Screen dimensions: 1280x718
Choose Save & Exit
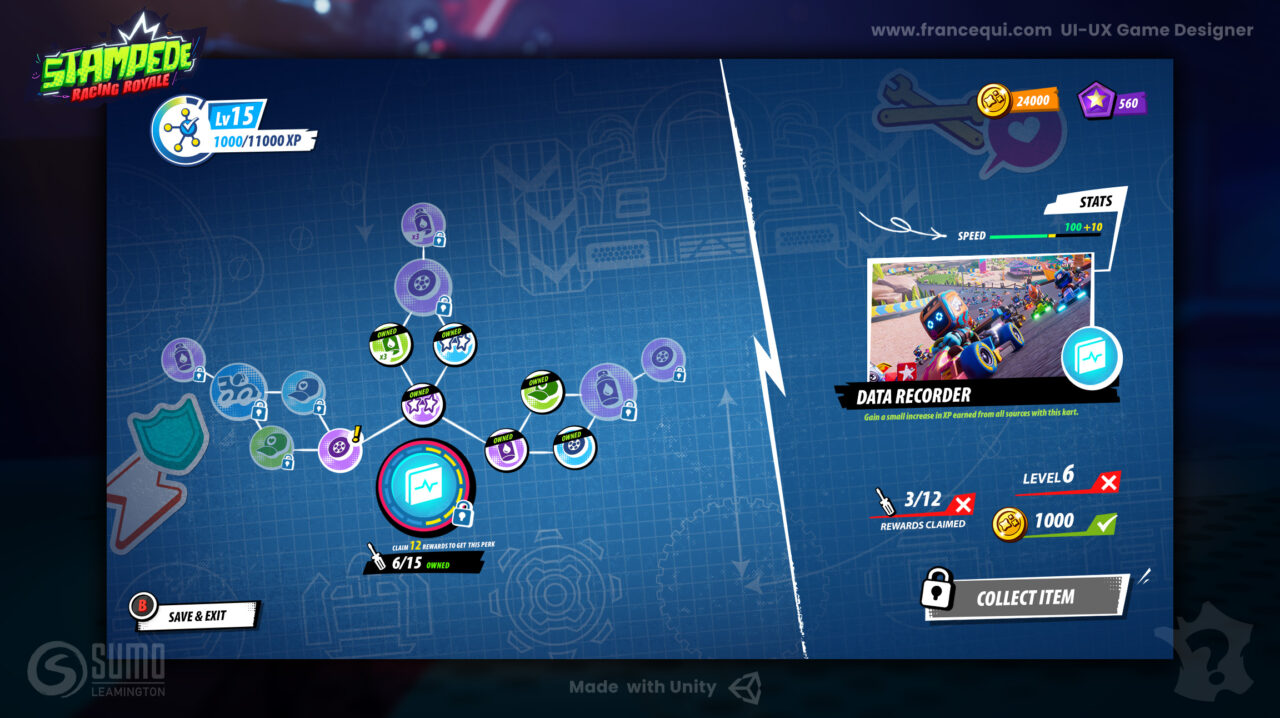point(195,616)
